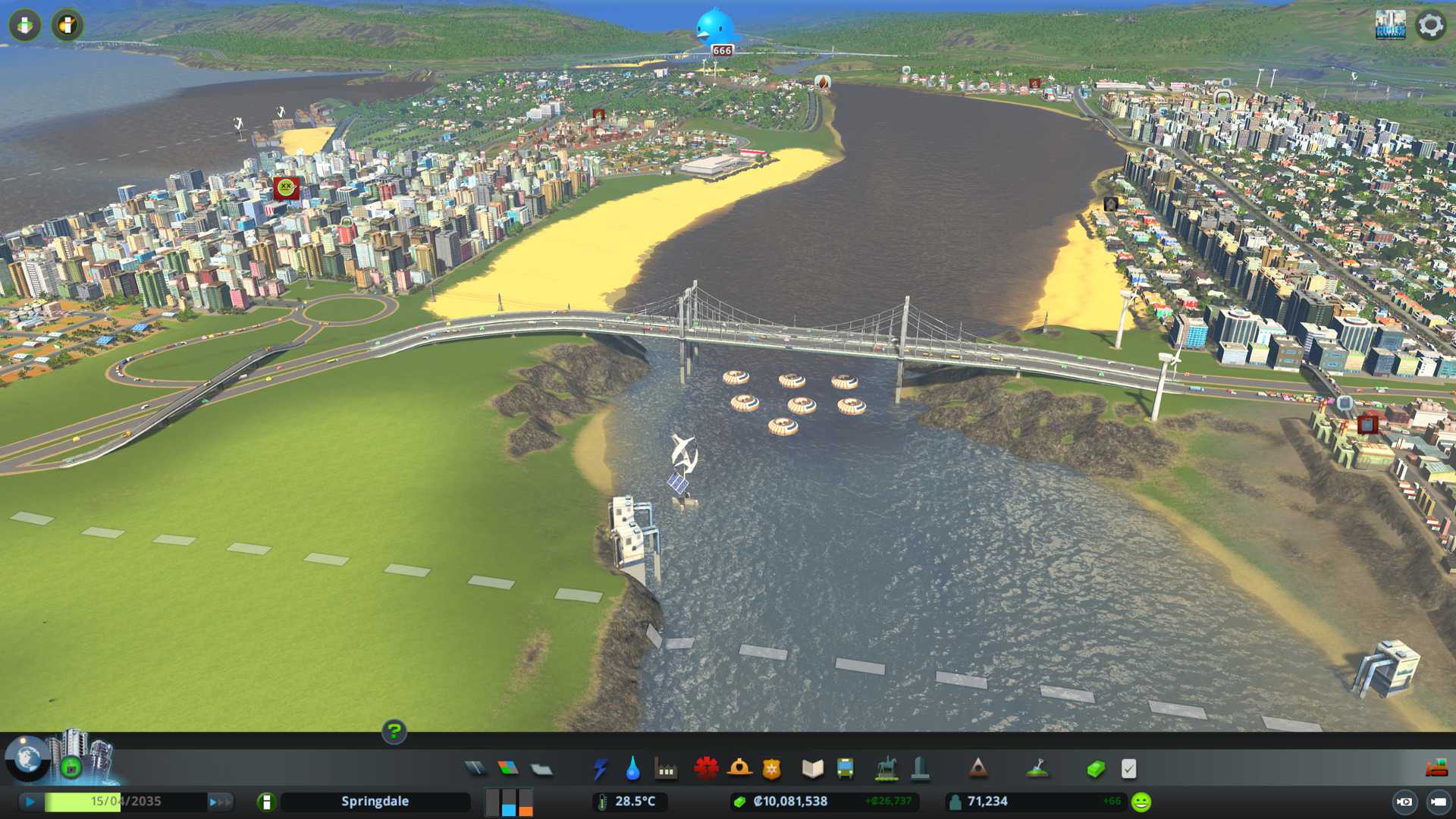Open the Education book menu
Screen dimensions: 1456x819
pos(812,769)
